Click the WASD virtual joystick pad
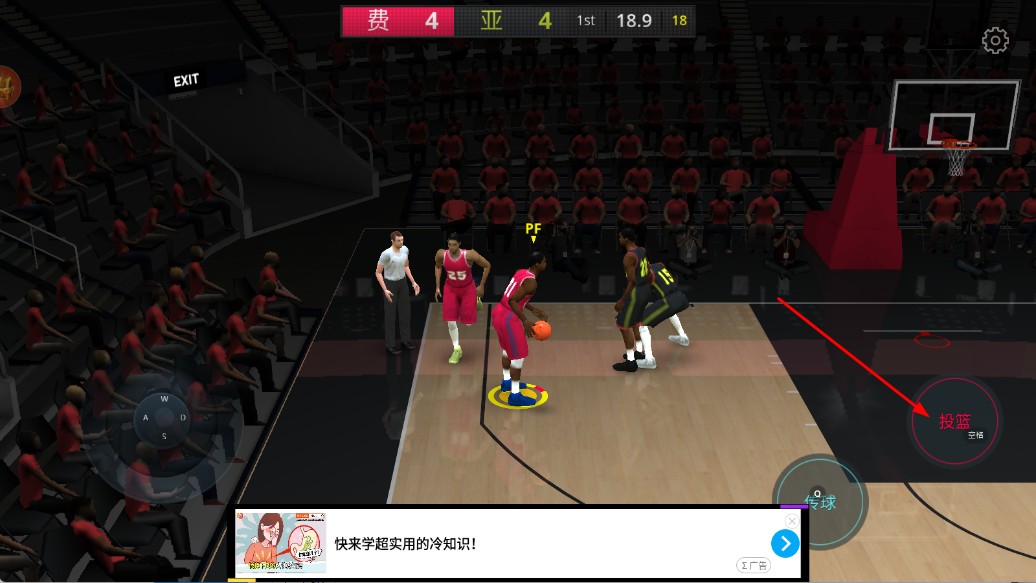This screenshot has width=1036, height=583. (x=163, y=417)
